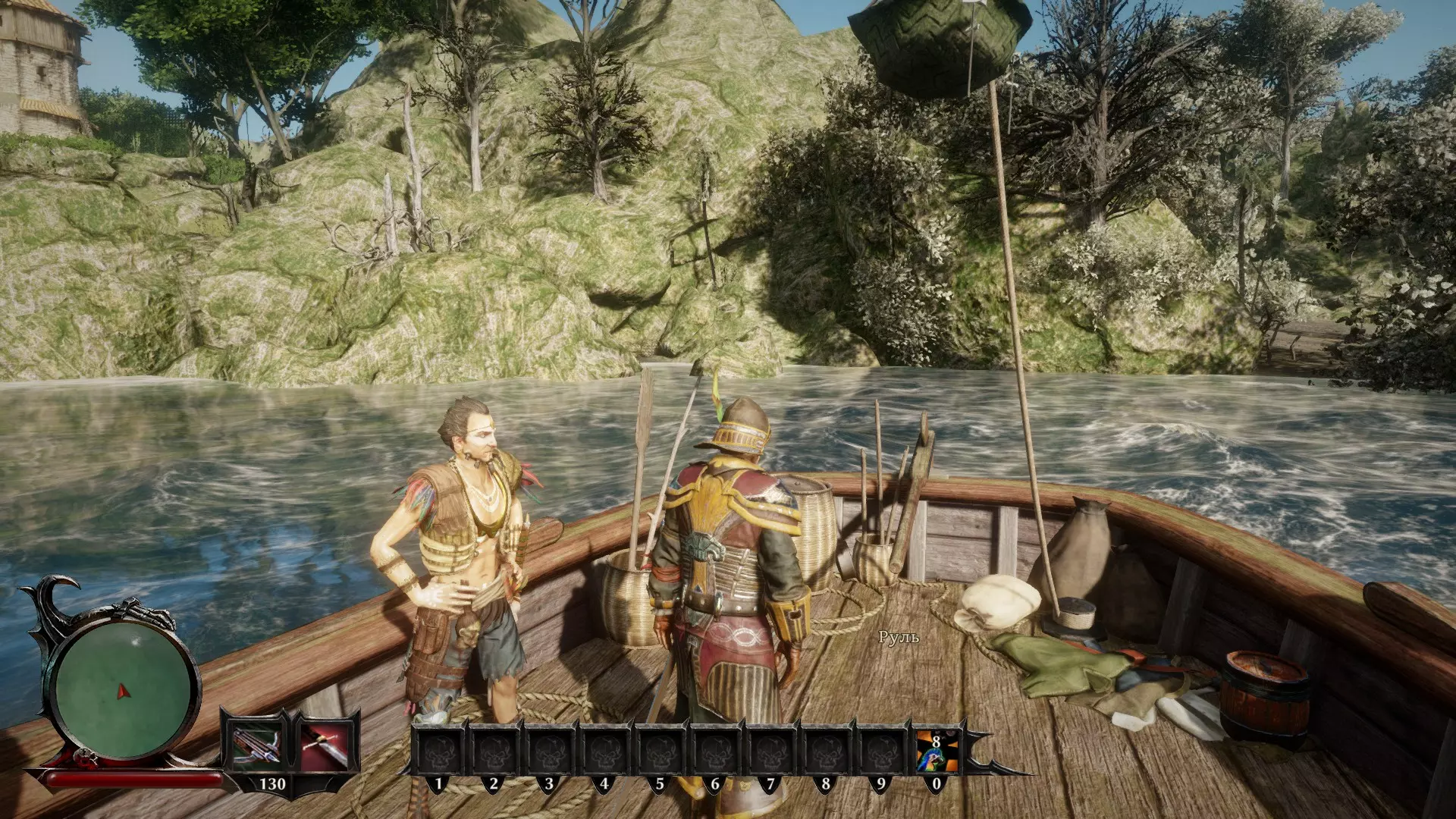
Task: Use the parrot item in quick slot 0
Action: click(936, 751)
